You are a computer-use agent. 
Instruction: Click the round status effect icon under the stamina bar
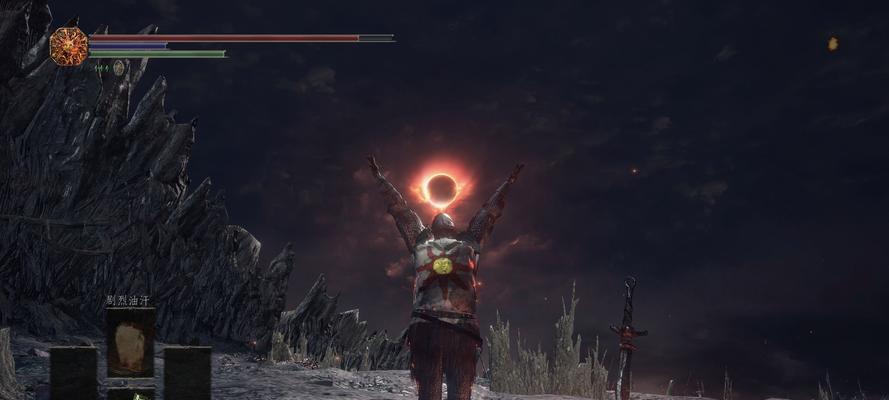pos(118,68)
